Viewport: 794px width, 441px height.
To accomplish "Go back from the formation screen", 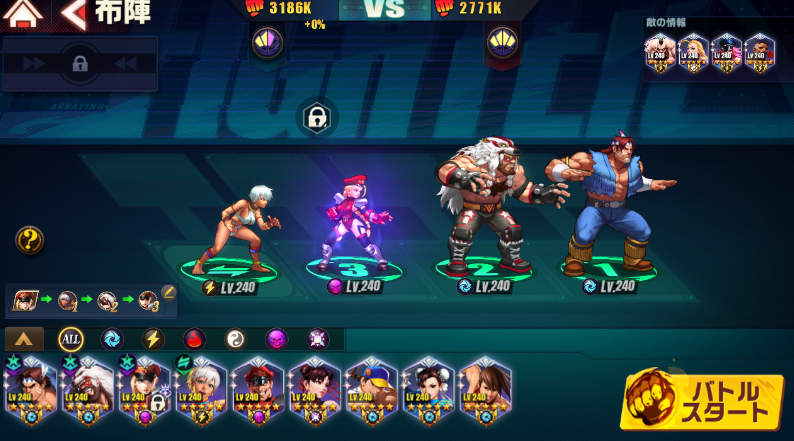I will click(x=73, y=14).
